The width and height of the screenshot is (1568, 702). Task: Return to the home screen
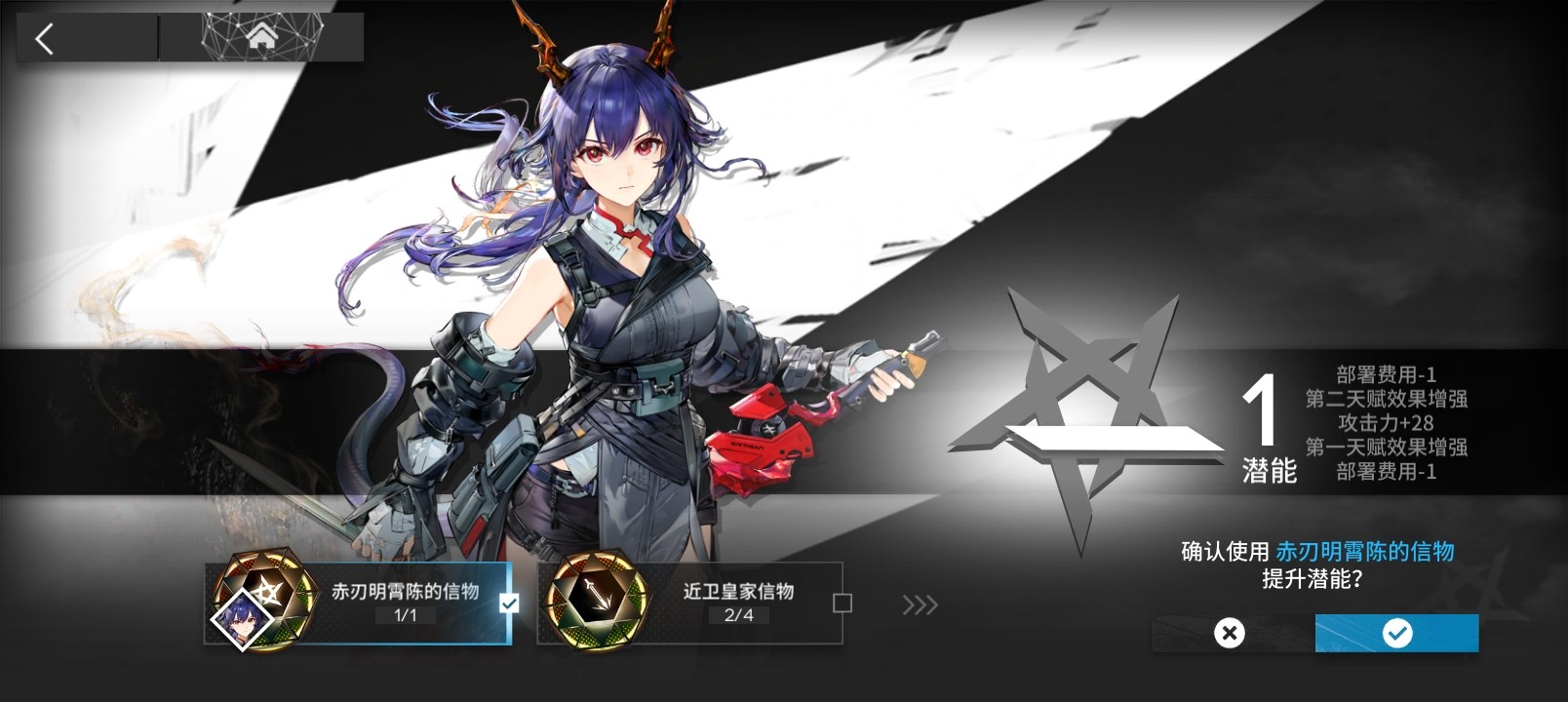pos(261,37)
